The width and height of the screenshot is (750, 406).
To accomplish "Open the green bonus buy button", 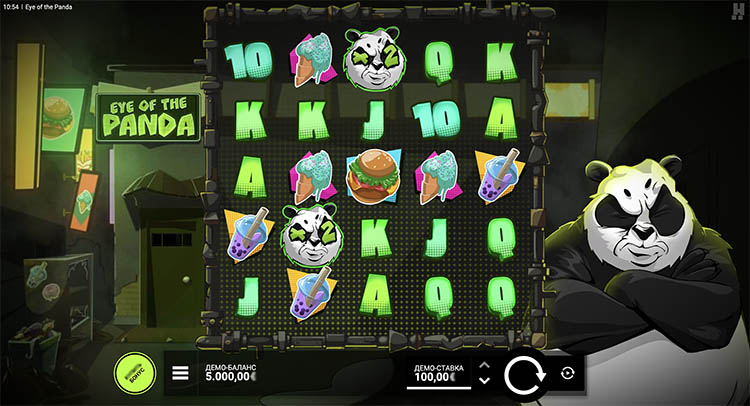I will (x=135, y=373).
